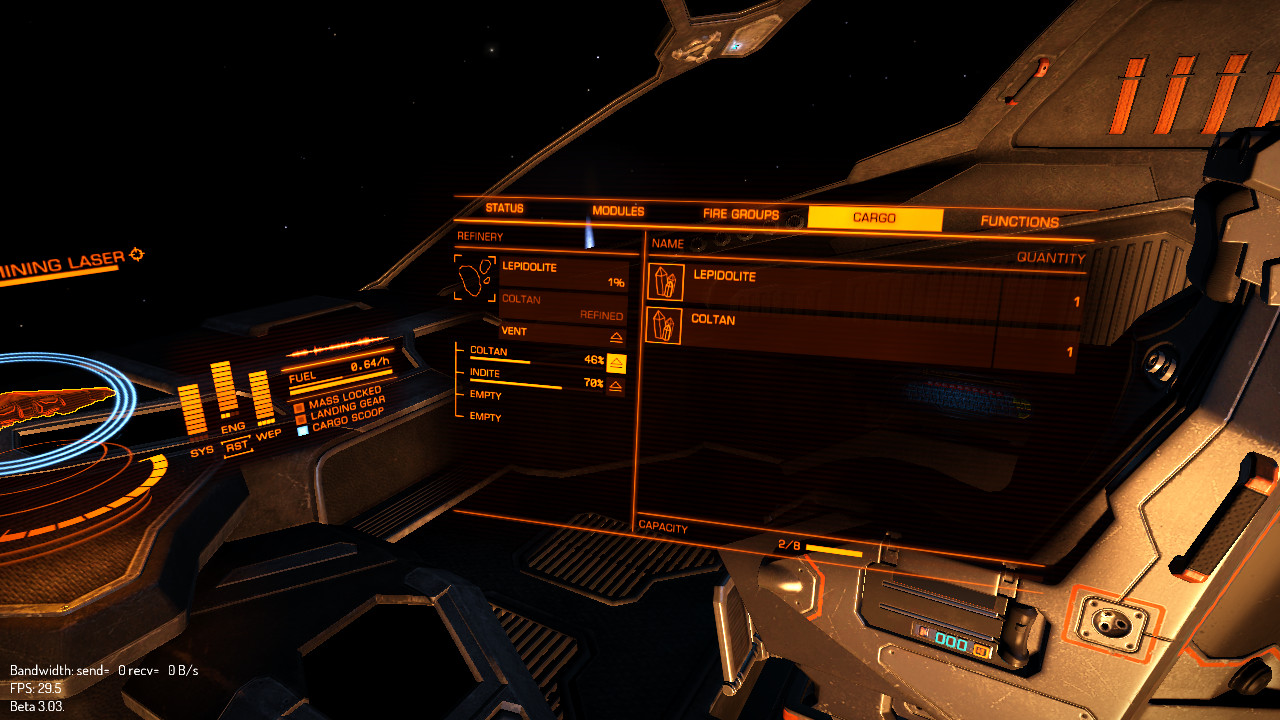Select the Lepidolite mineral crystal icon
The height and width of the screenshot is (720, 1280).
(x=666, y=280)
